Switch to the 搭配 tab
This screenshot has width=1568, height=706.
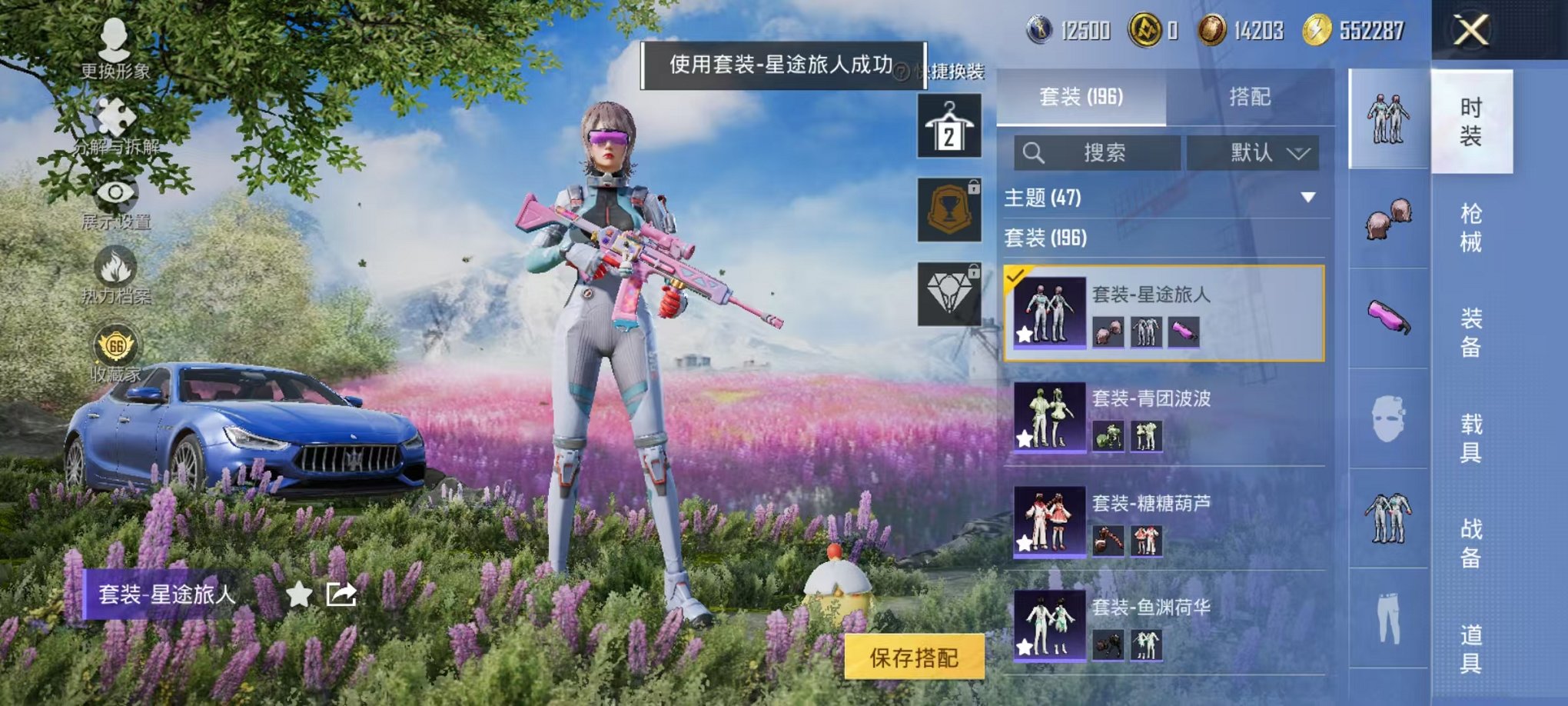(1250, 98)
